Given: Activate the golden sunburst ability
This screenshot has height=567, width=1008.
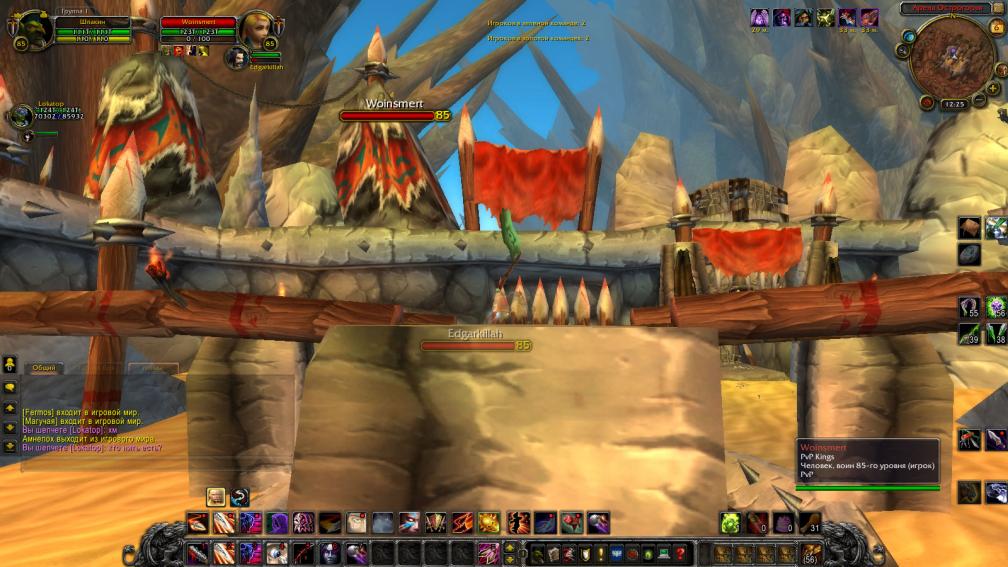Looking at the screenshot, I should click(x=489, y=522).
